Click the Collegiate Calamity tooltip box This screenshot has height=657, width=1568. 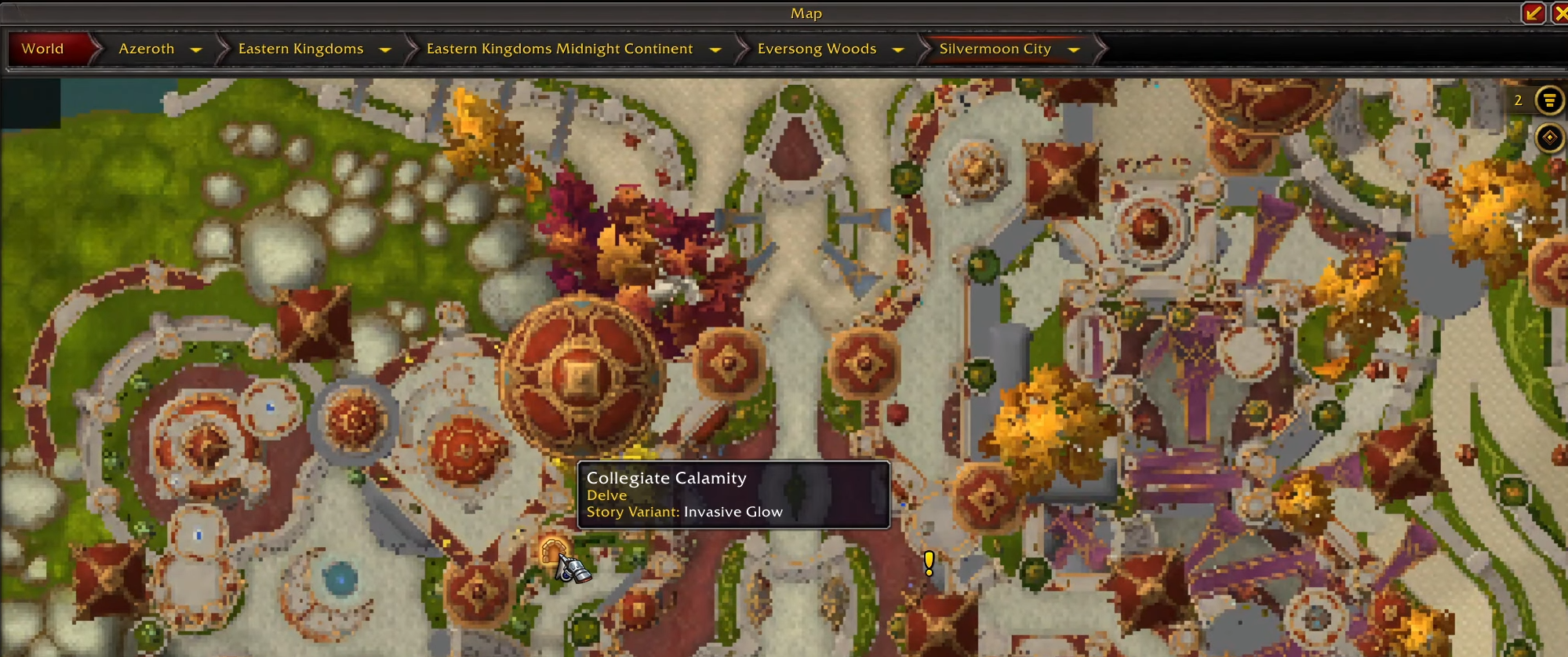coord(733,494)
